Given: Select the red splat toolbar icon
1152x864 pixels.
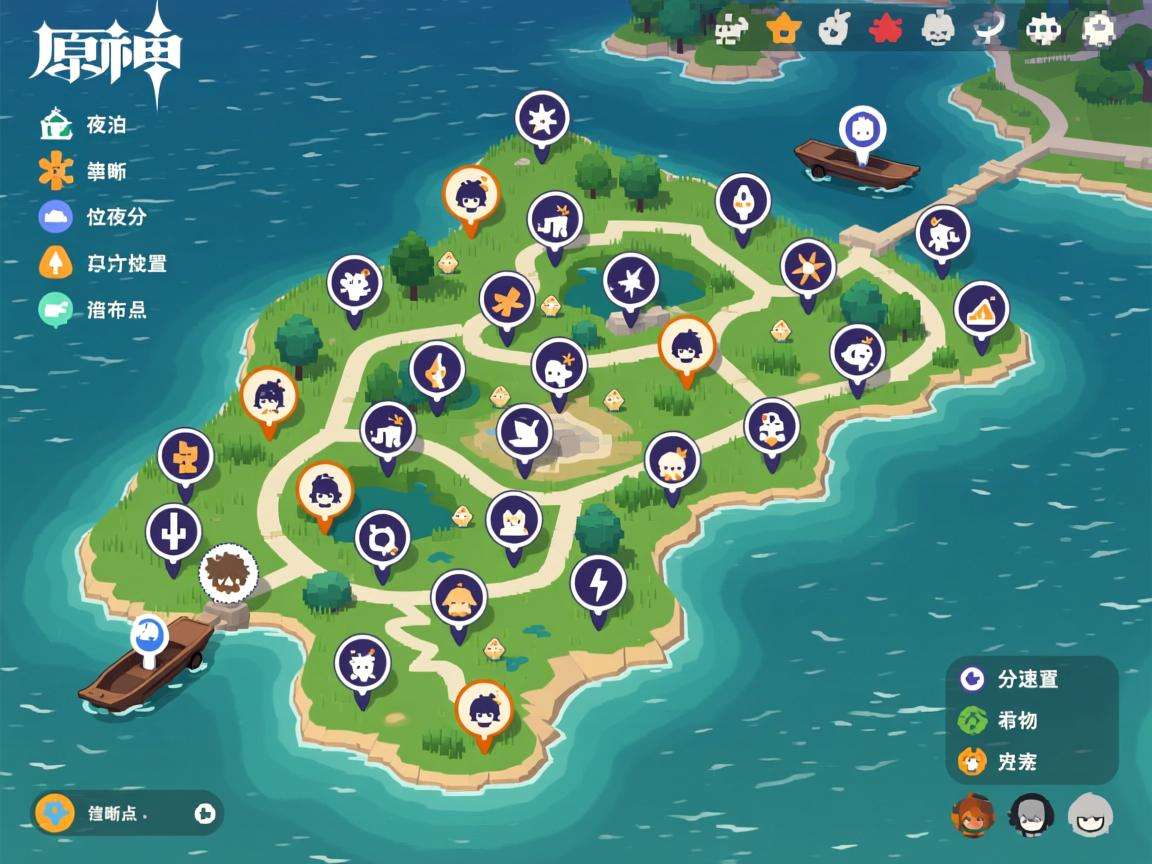Looking at the screenshot, I should click(x=884, y=29).
